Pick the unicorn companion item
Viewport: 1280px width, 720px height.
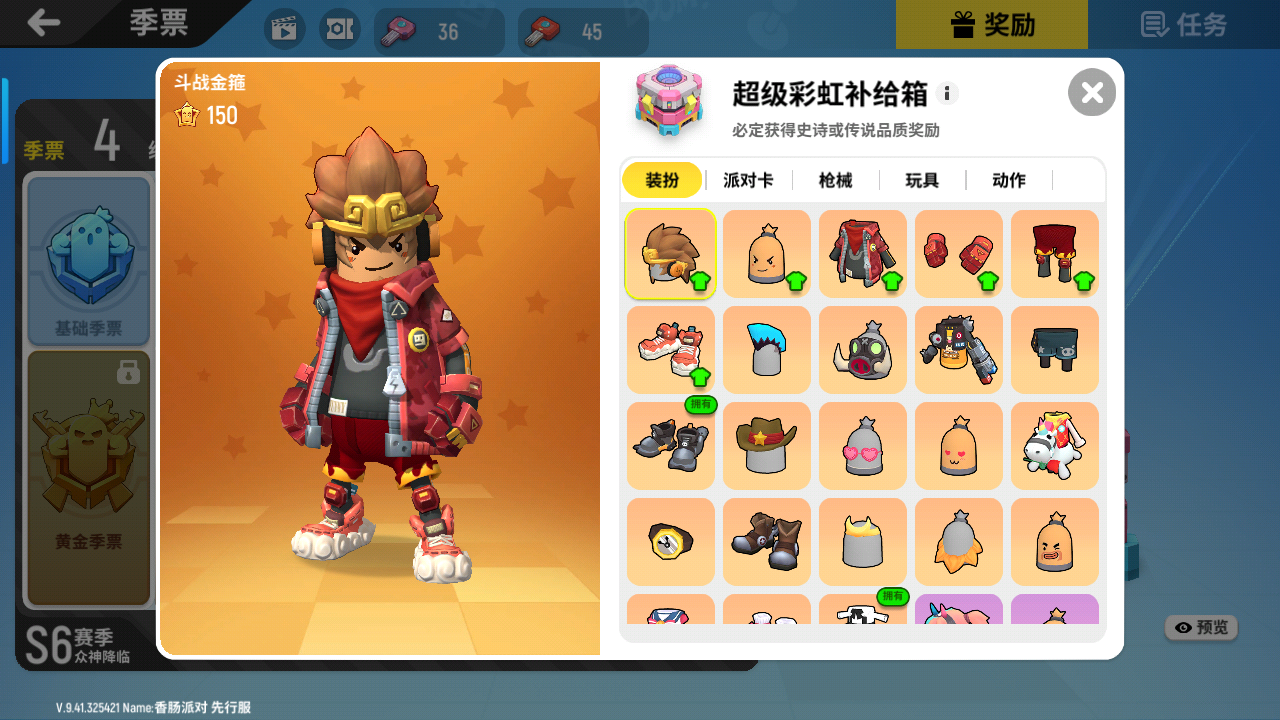[1054, 445]
